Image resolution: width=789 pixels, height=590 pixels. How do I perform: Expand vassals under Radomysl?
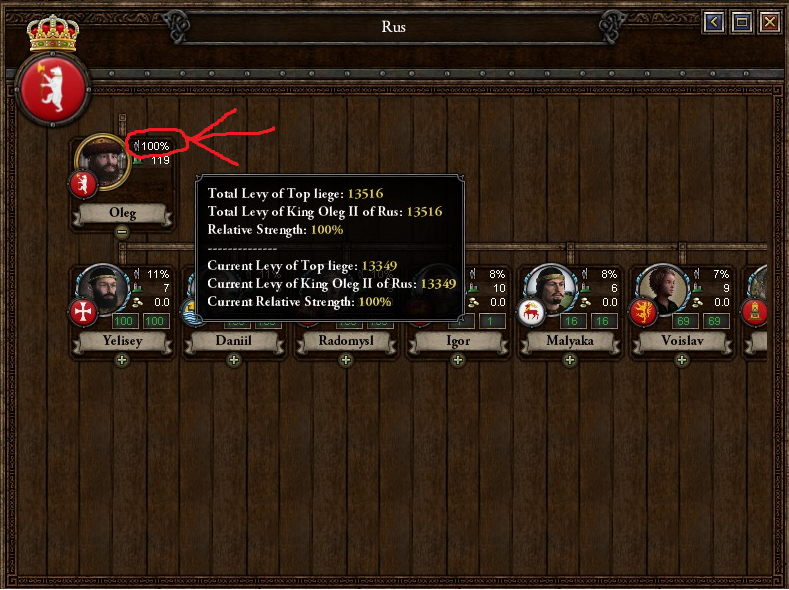pyautogui.click(x=346, y=360)
